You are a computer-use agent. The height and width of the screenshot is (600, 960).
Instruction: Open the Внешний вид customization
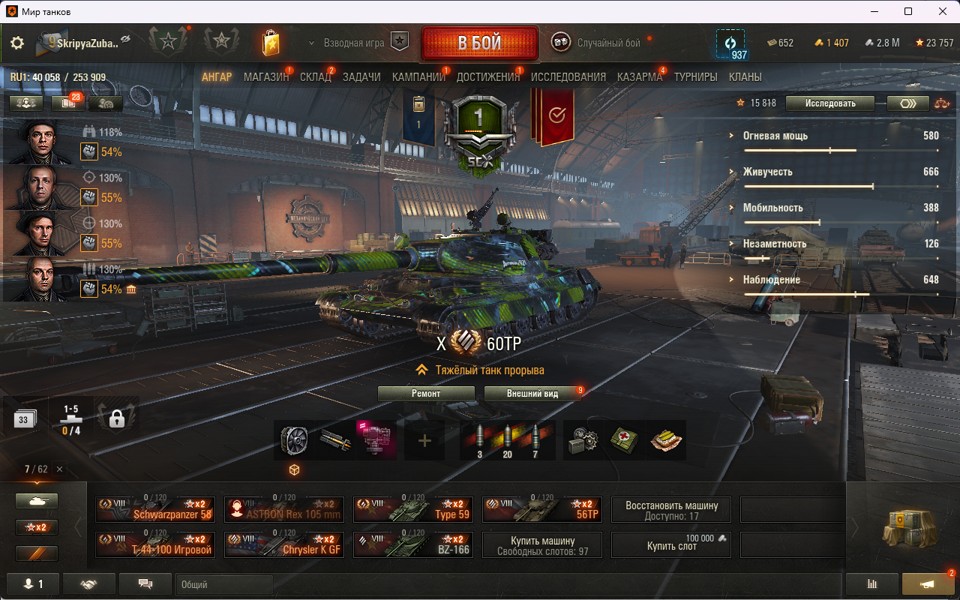532,394
